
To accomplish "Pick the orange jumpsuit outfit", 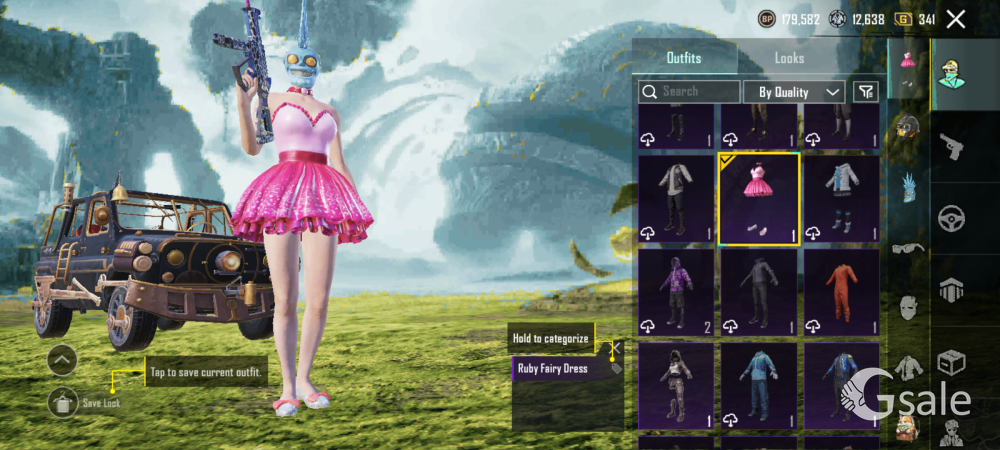I will click(x=841, y=292).
